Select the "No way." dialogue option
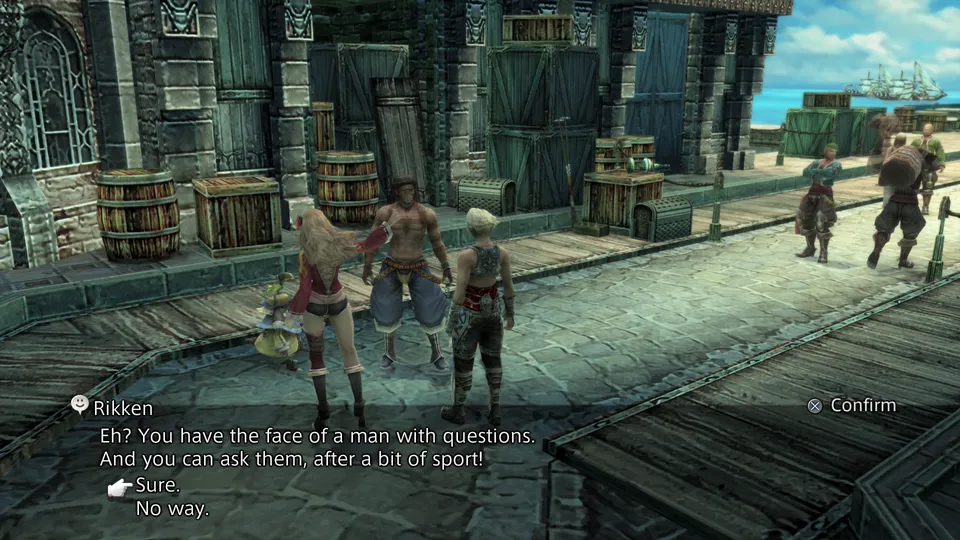 172,509
